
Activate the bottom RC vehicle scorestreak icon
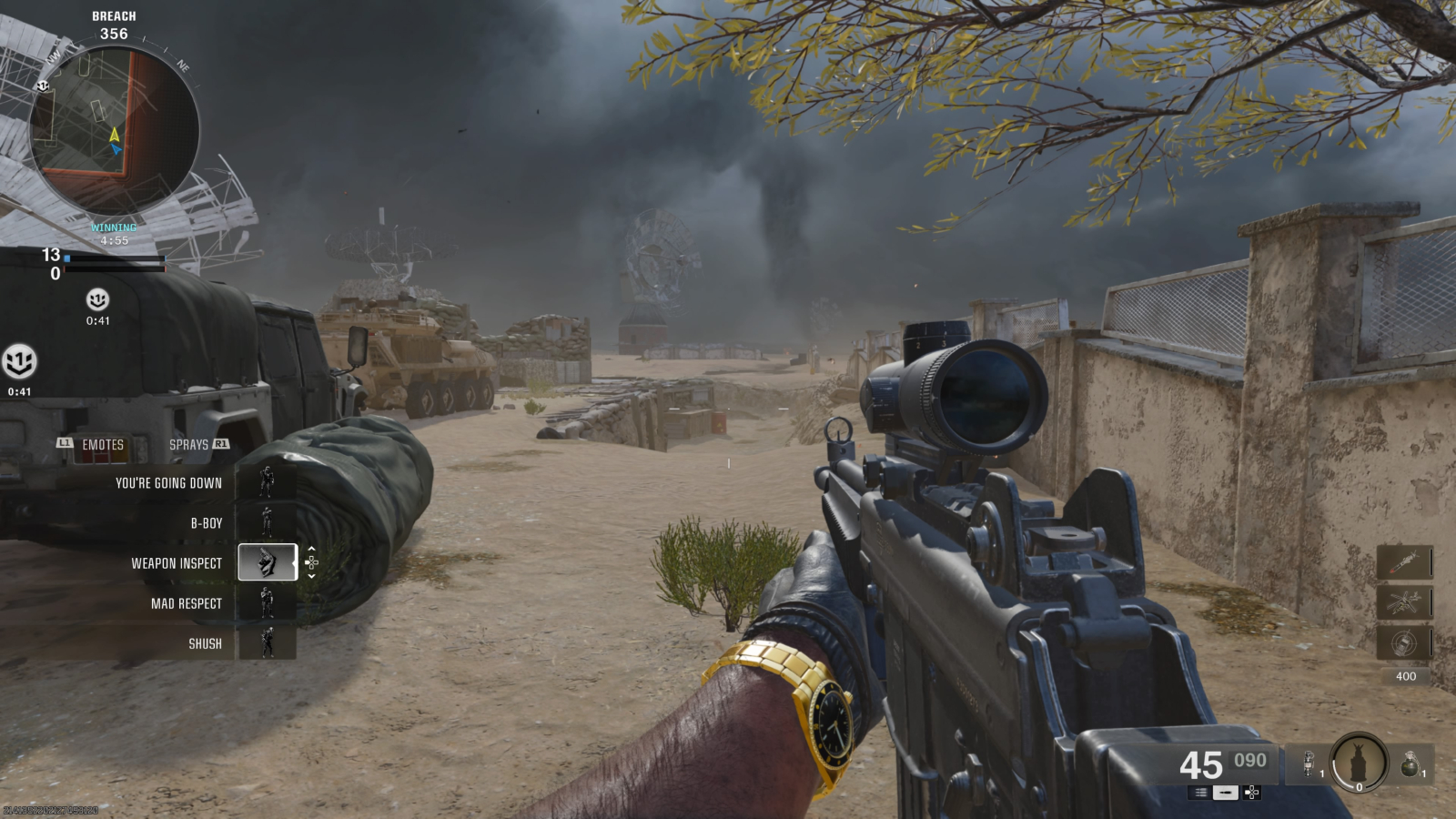point(1405,642)
